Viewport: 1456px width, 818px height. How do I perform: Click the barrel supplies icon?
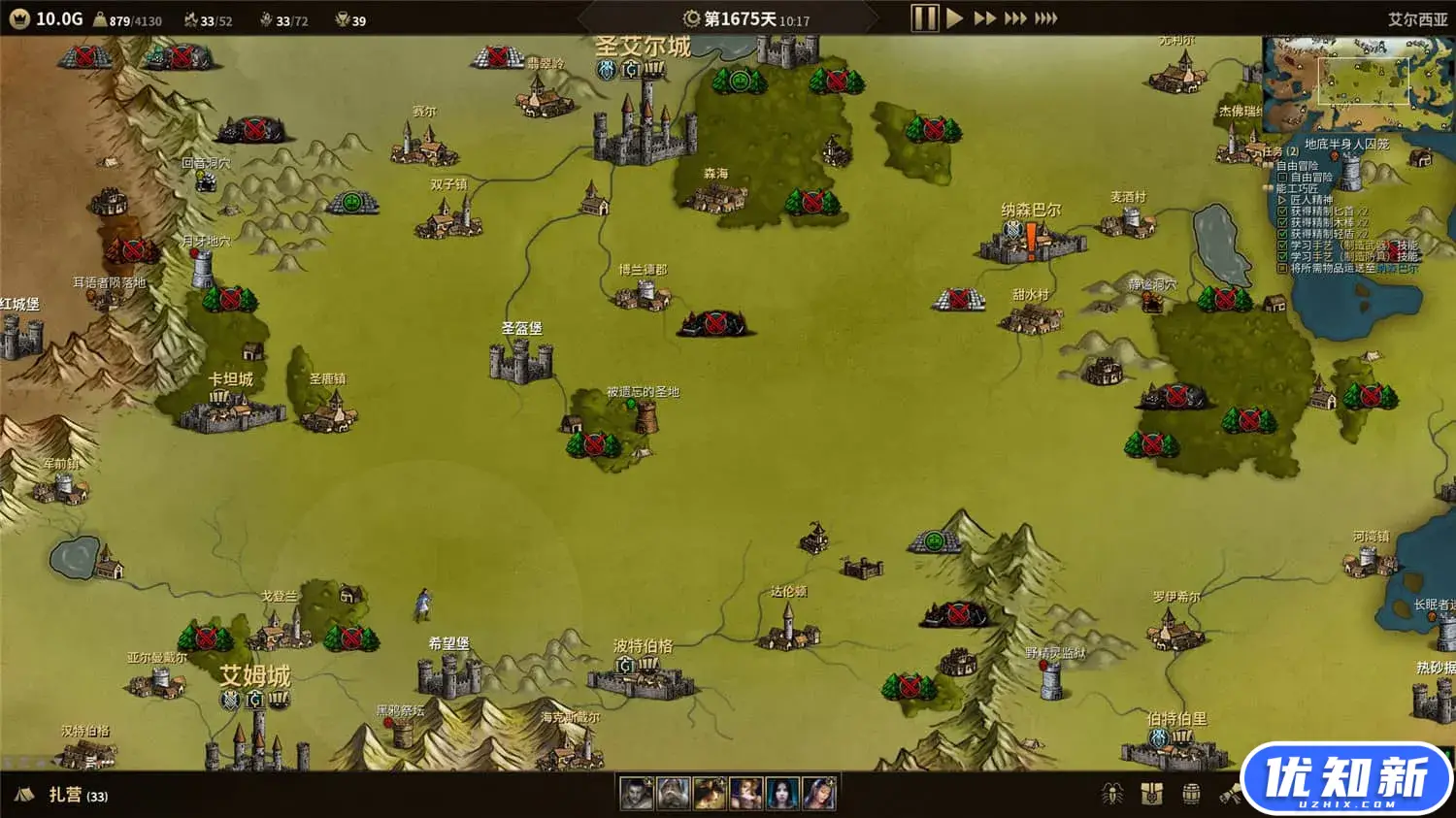(x=1191, y=794)
